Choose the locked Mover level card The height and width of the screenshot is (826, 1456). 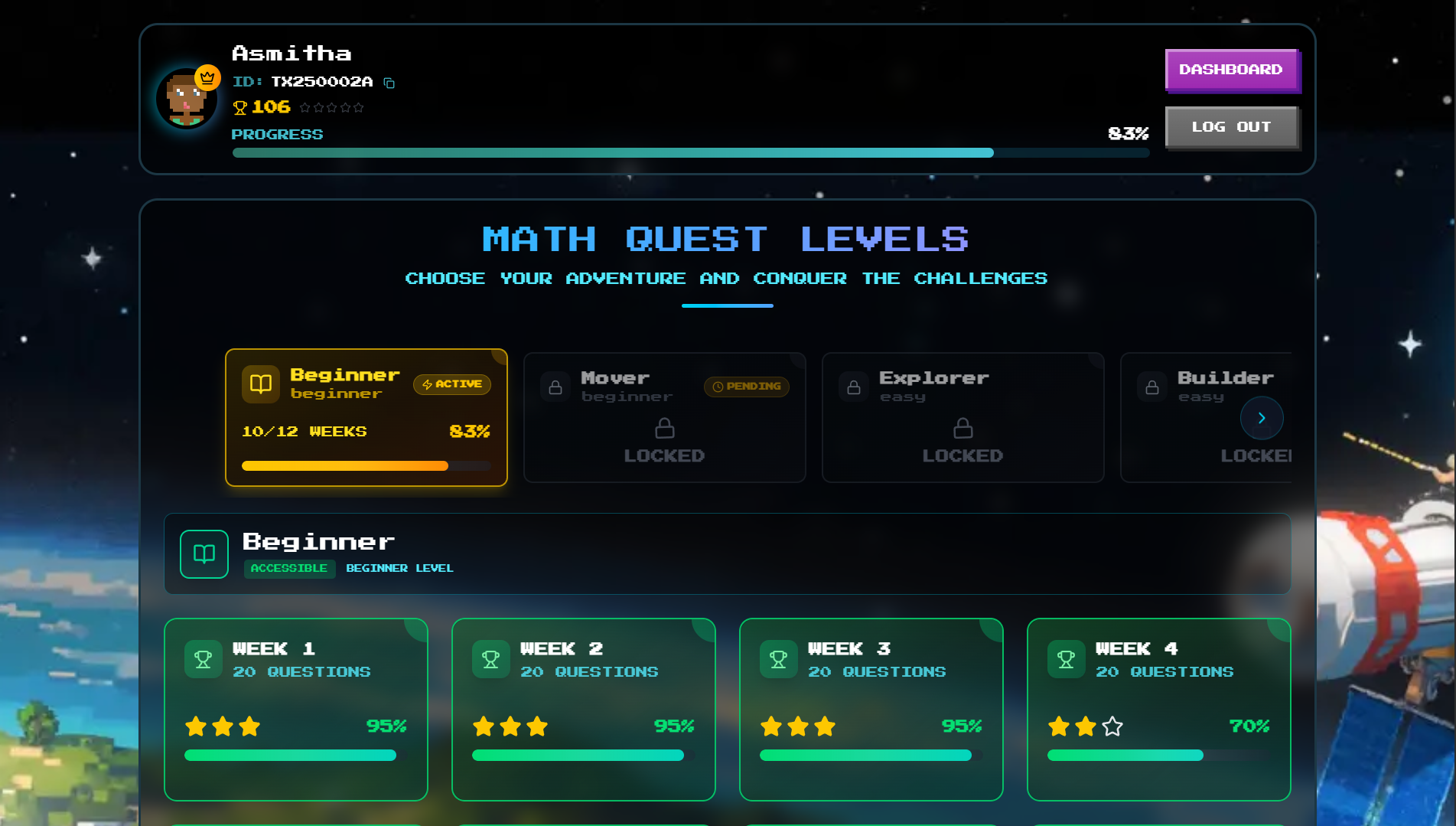(x=664, y=417)
